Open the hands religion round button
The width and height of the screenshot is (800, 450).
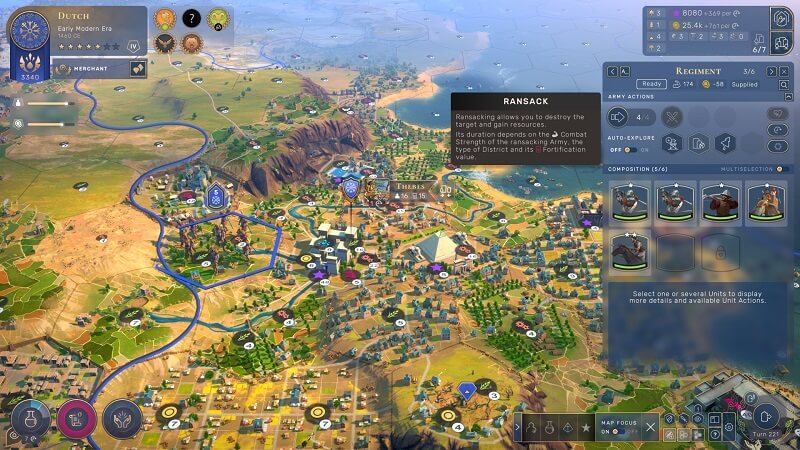(122, 420)
